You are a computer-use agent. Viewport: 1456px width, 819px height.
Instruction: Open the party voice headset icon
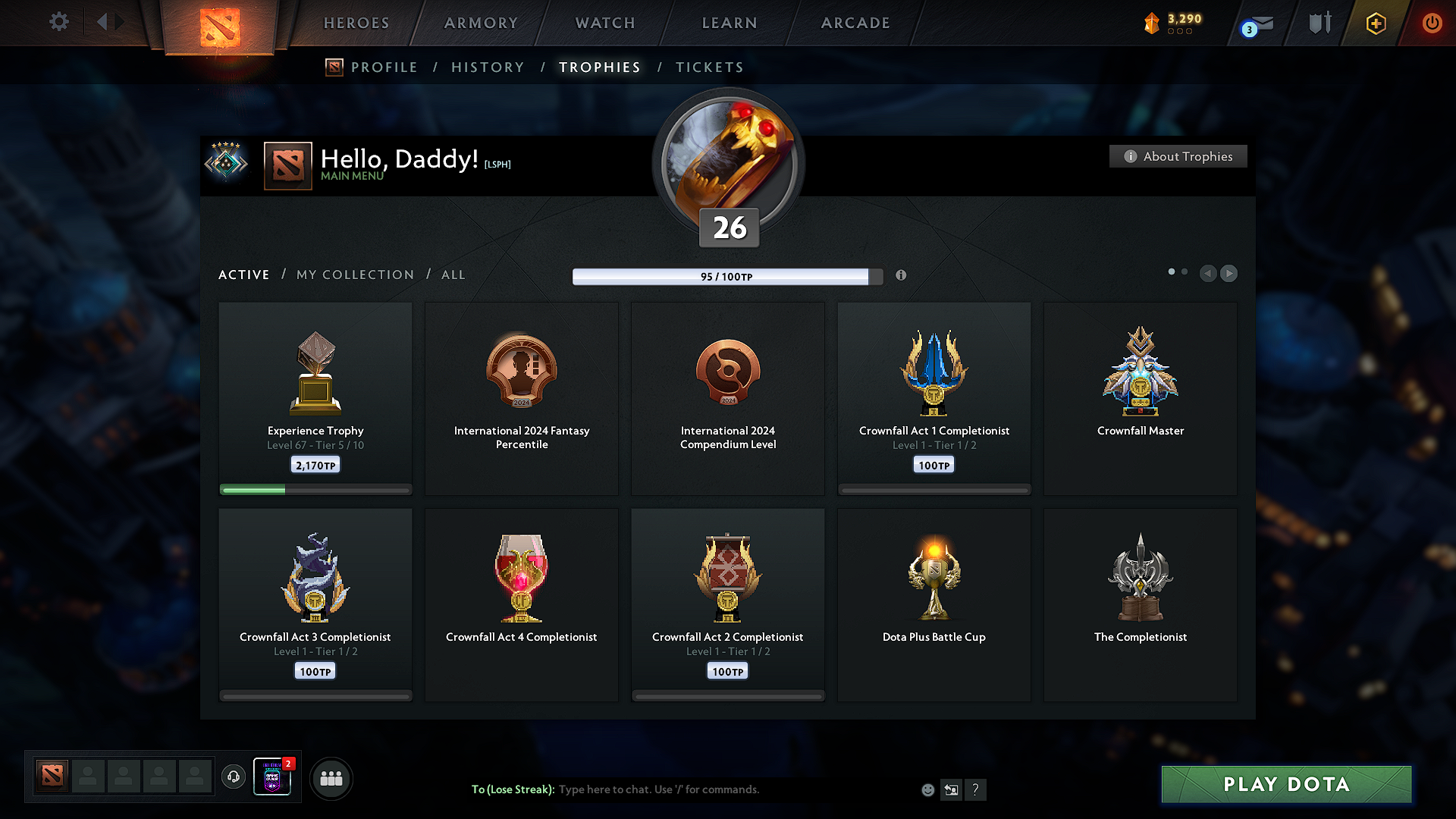coord(233,777)
